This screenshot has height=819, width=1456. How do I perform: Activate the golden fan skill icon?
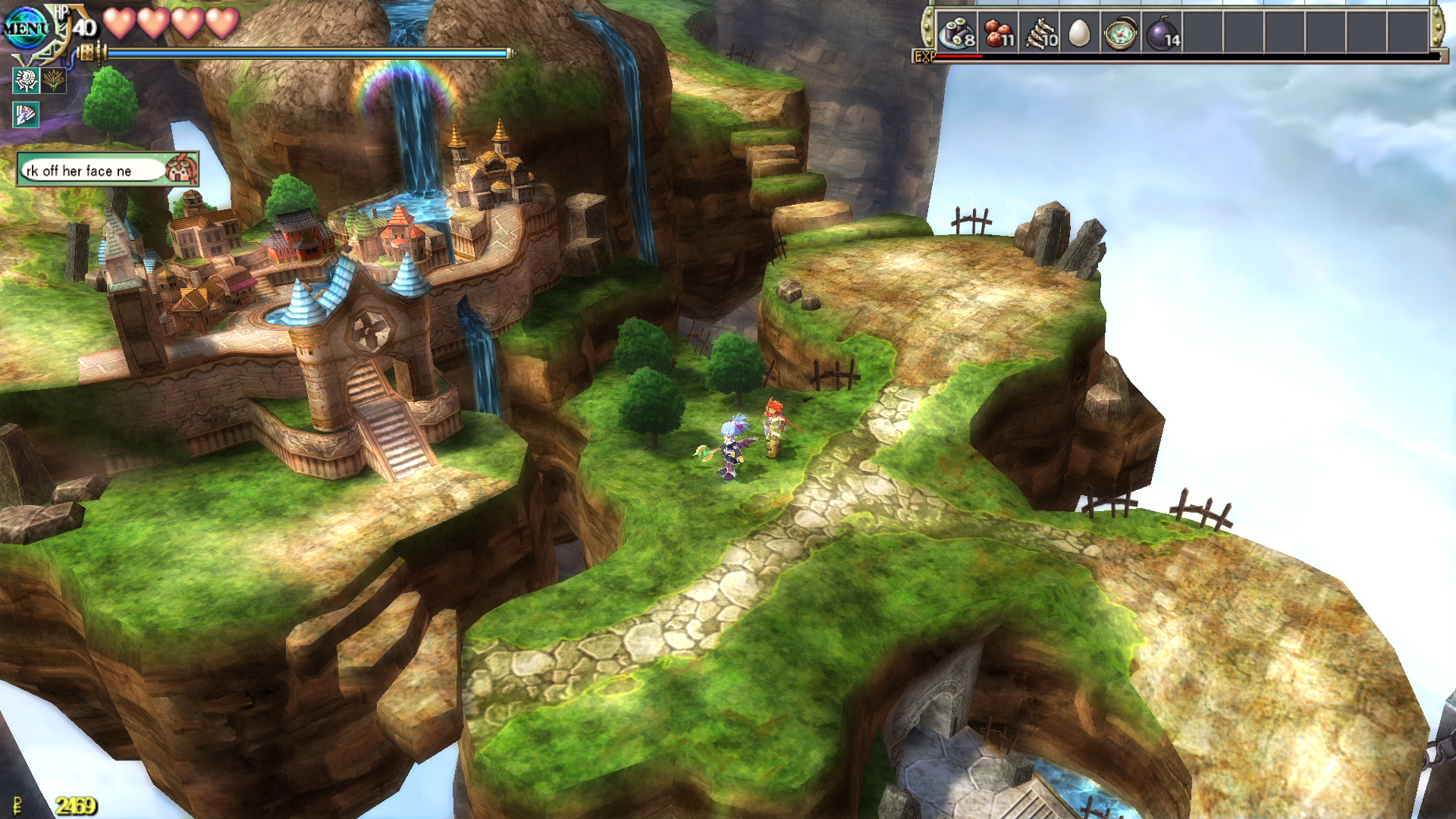click(x=54, y=80)
